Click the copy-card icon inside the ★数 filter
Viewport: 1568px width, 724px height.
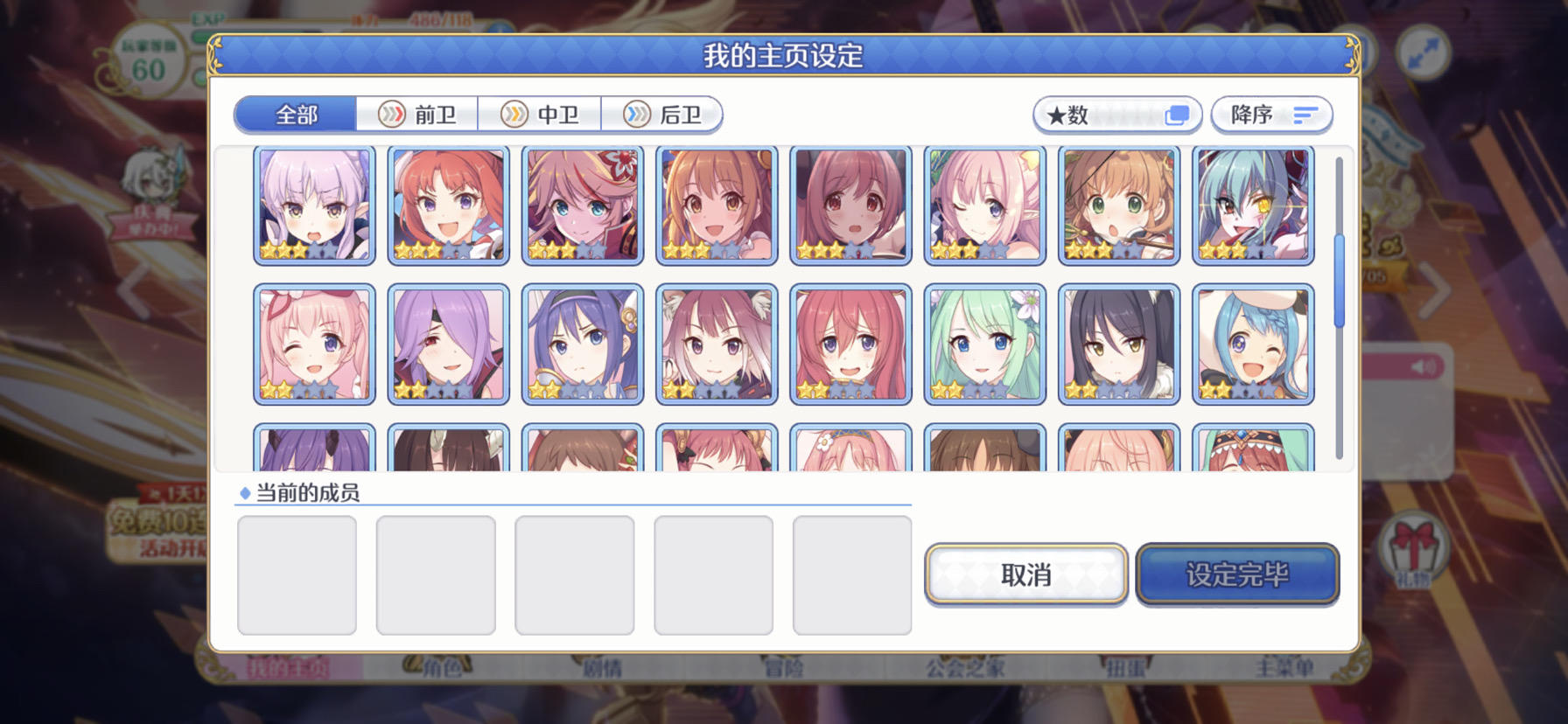pyautogui.click(x=1178, y=115)
